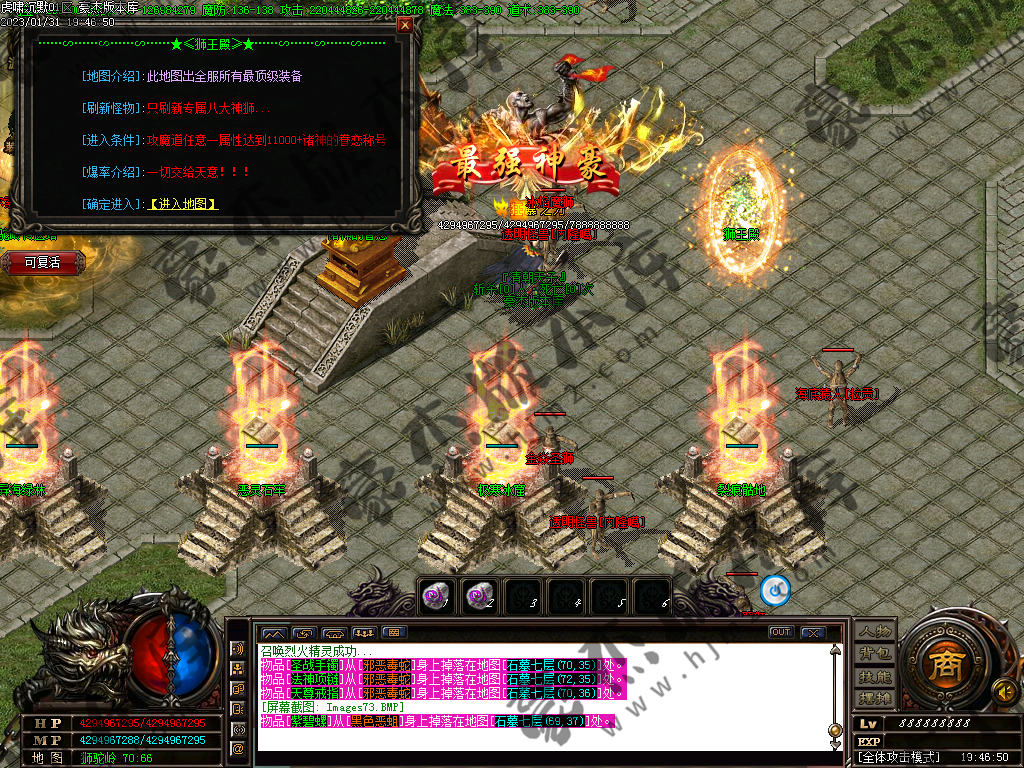This screenshot has height=768, width=1024.
Task: Open the 背包 bag inventory
Action: (x=874, y=653)
